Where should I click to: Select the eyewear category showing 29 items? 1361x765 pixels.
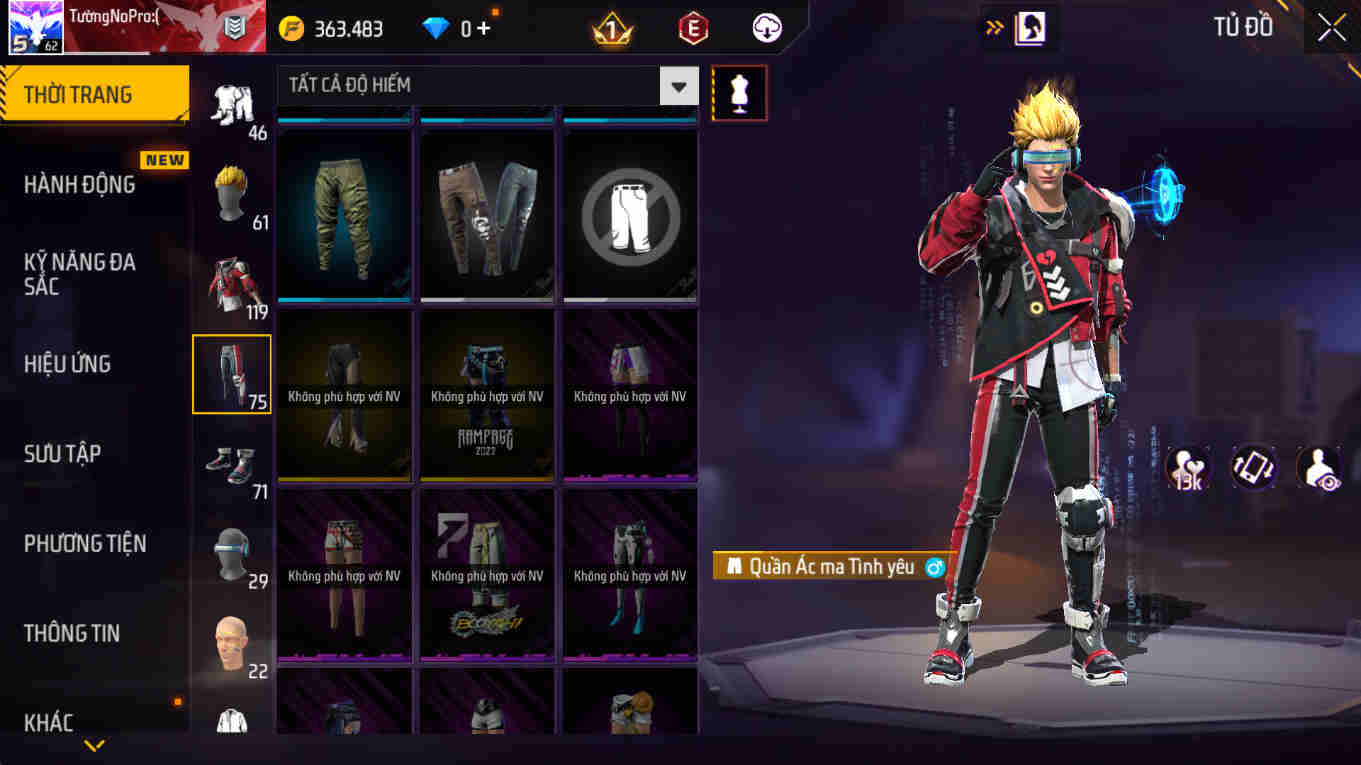point(231,552)
